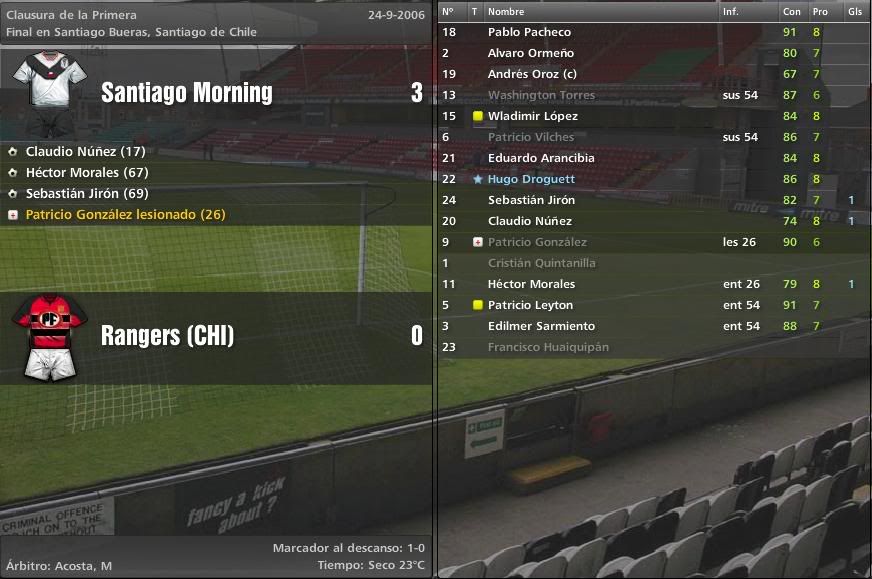Click the Inf. column header
Image resolution: width=872 pixels, height=579 pixels.
[x=731, y=11]
